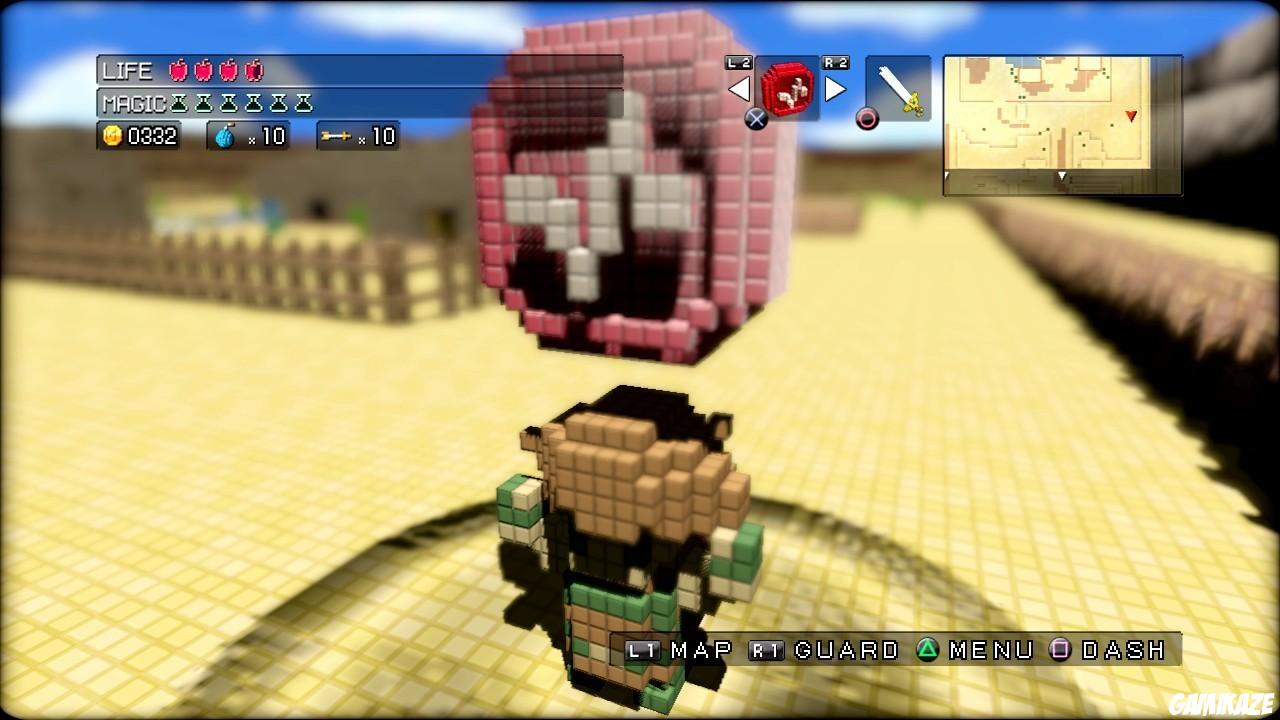
Task: Open MENU via the green triangle icon
Action: pos(927,649)
